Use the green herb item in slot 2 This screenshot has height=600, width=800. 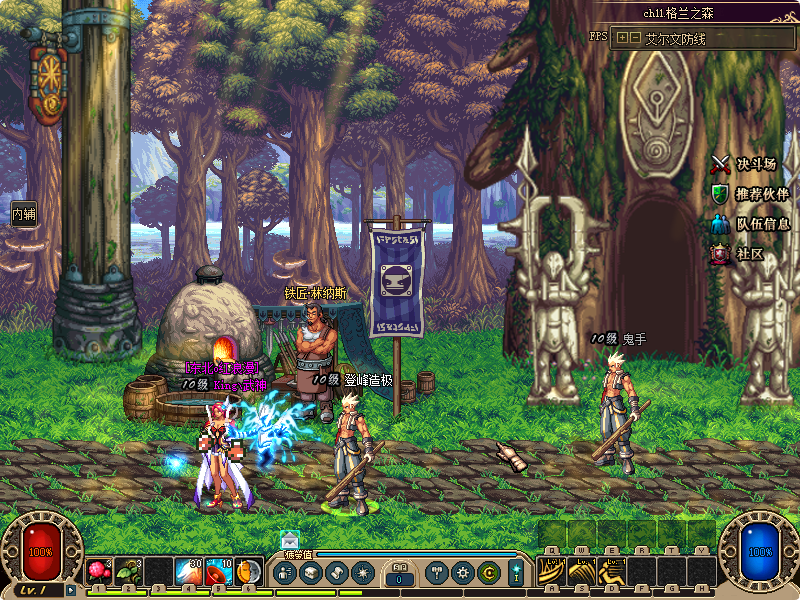[129, 572]
